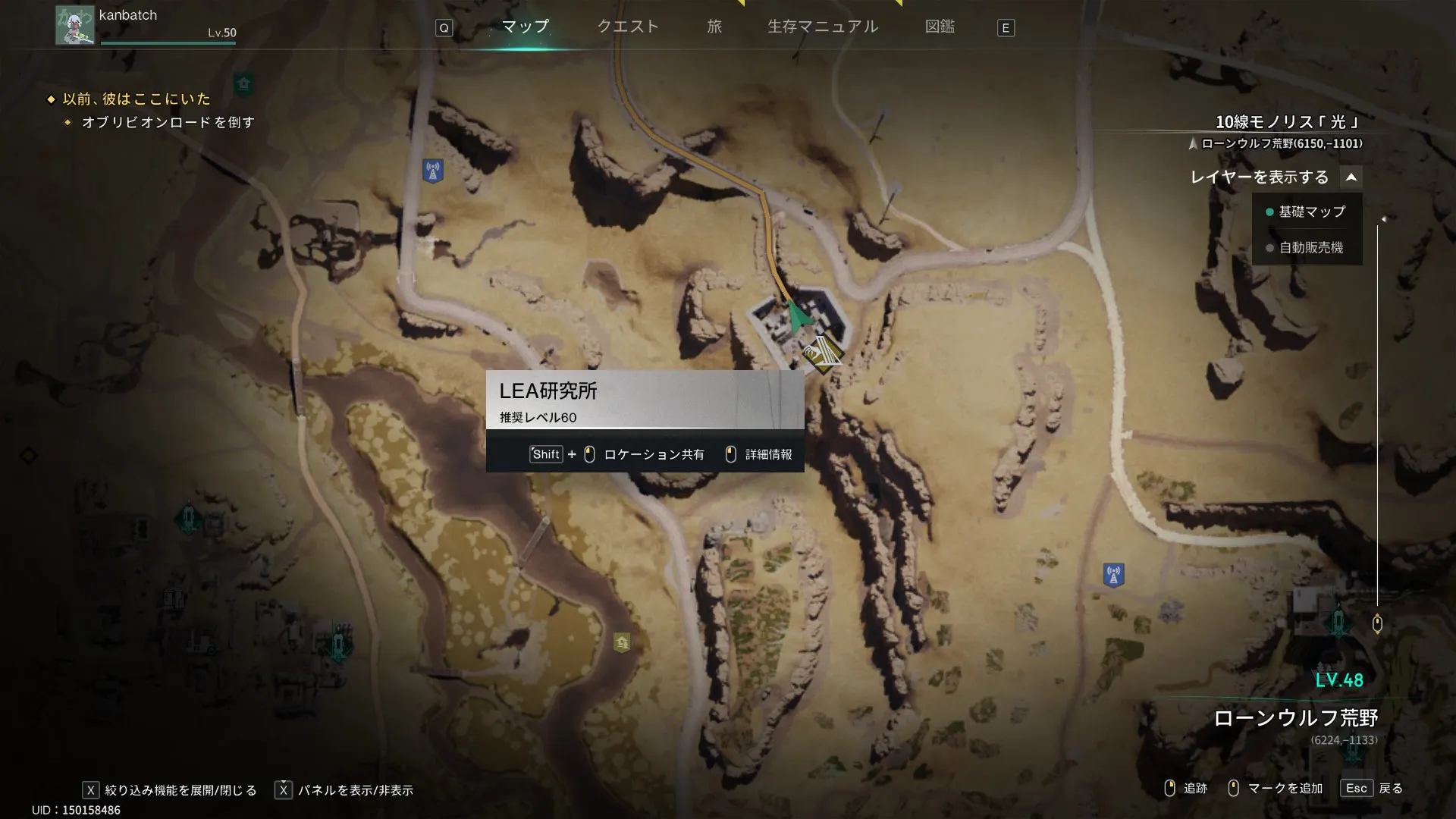The image size is (1456, 819).
Task: Adjust the map zoom slider handle
Action: point(1377,623)
